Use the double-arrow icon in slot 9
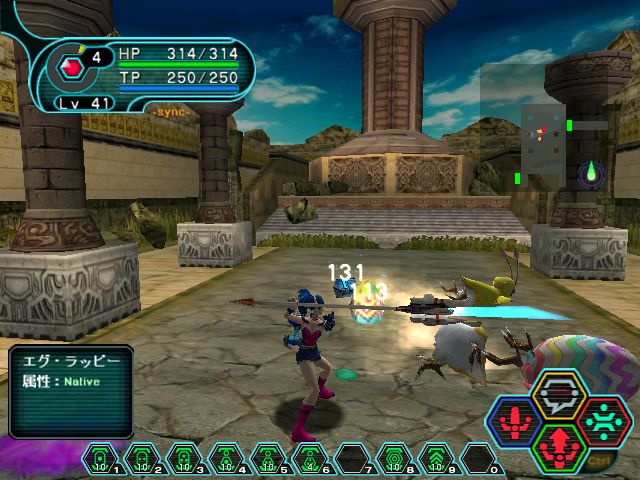The image size is (640, 480). tap(438, 459)
